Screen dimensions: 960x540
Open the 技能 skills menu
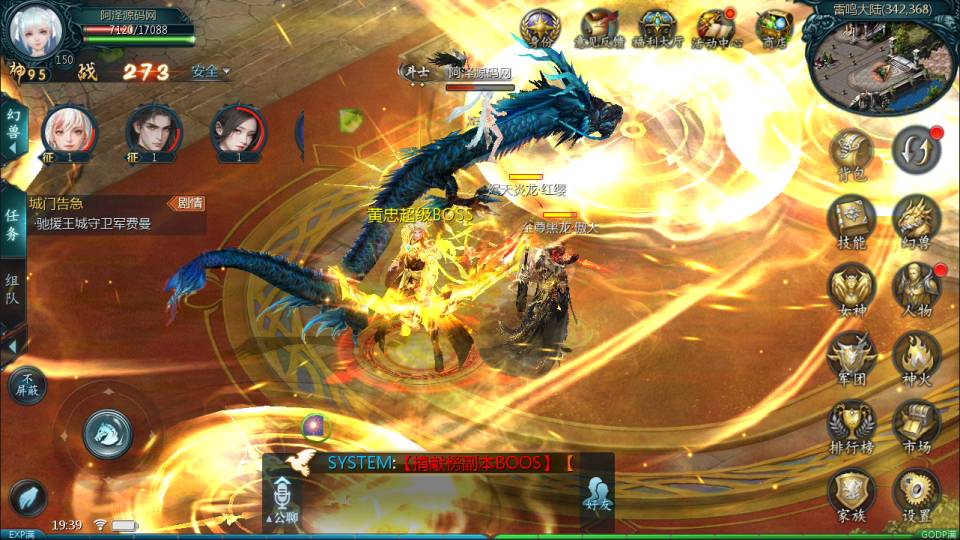coord(852,220)
